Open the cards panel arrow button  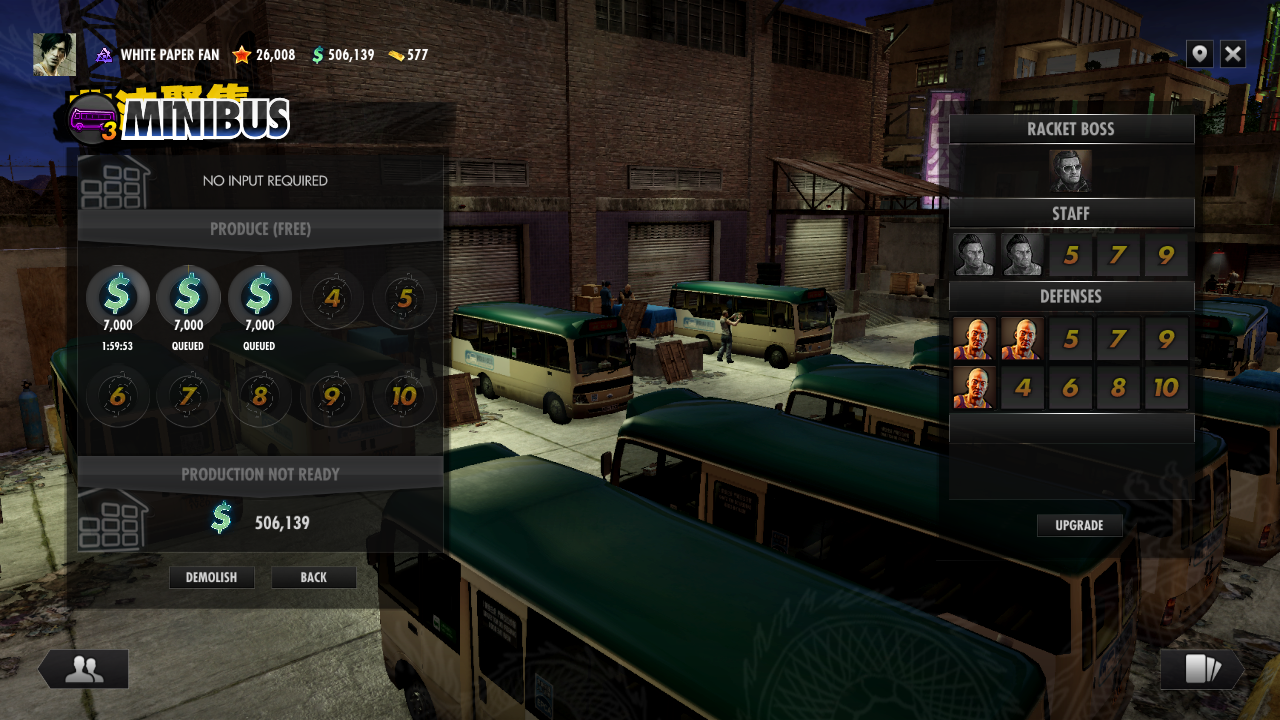coord(1201,669)
